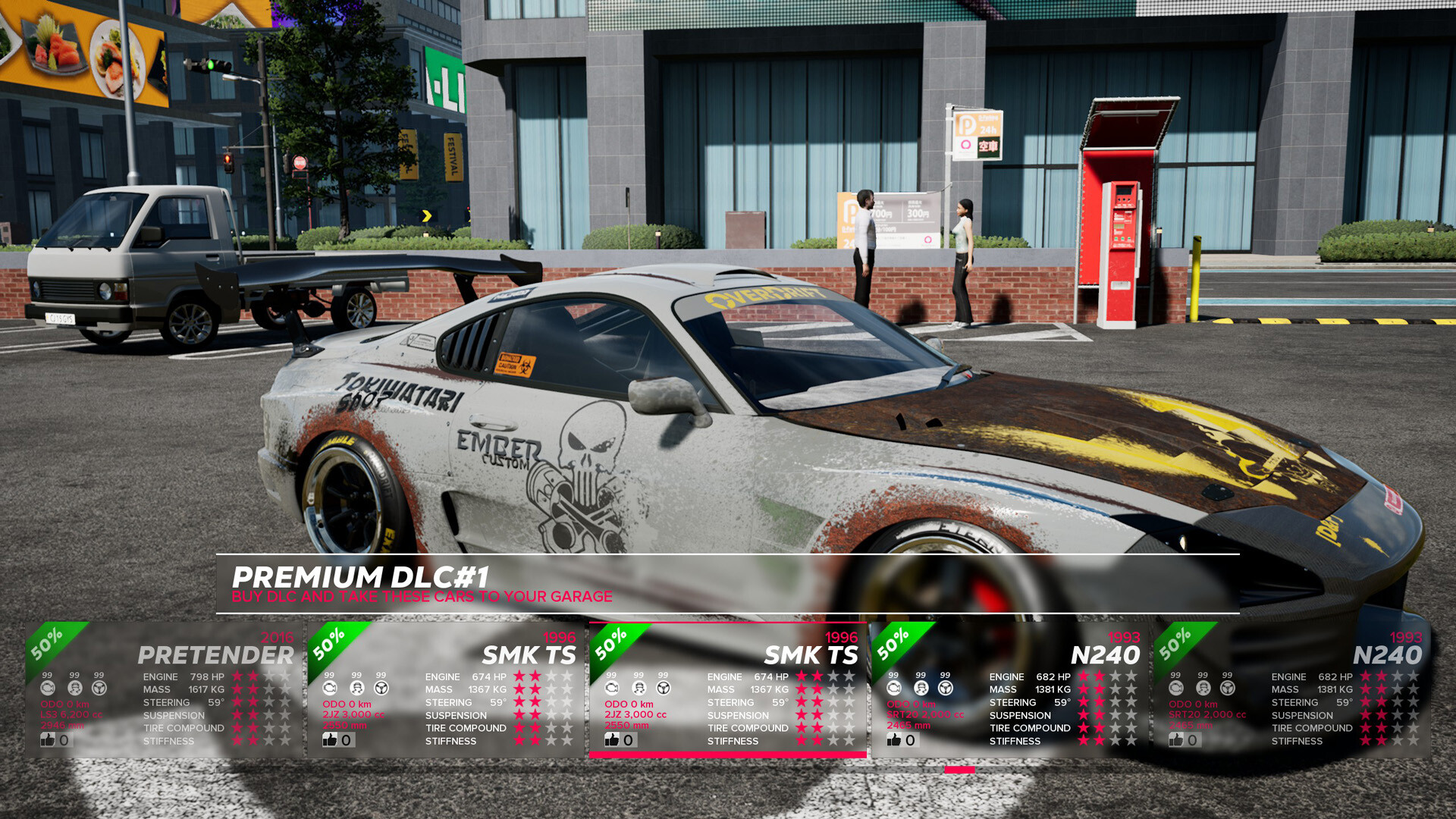This screenshot has height=819, width=1456.
Task: Click the BUY DLC AND TAKE THESE CARS text
Action: point(422,597)
